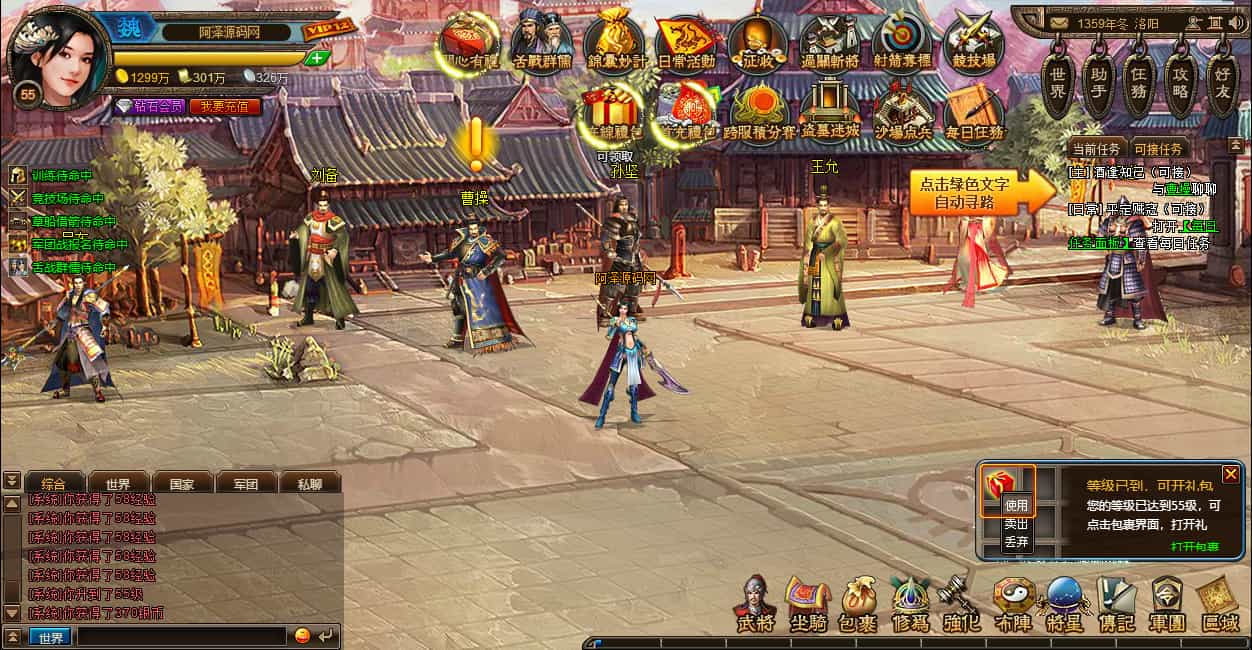Open the 武將 generals menu
This screenshot has height=650, width=1252.
pyautogui.click(x=755, y=603)
